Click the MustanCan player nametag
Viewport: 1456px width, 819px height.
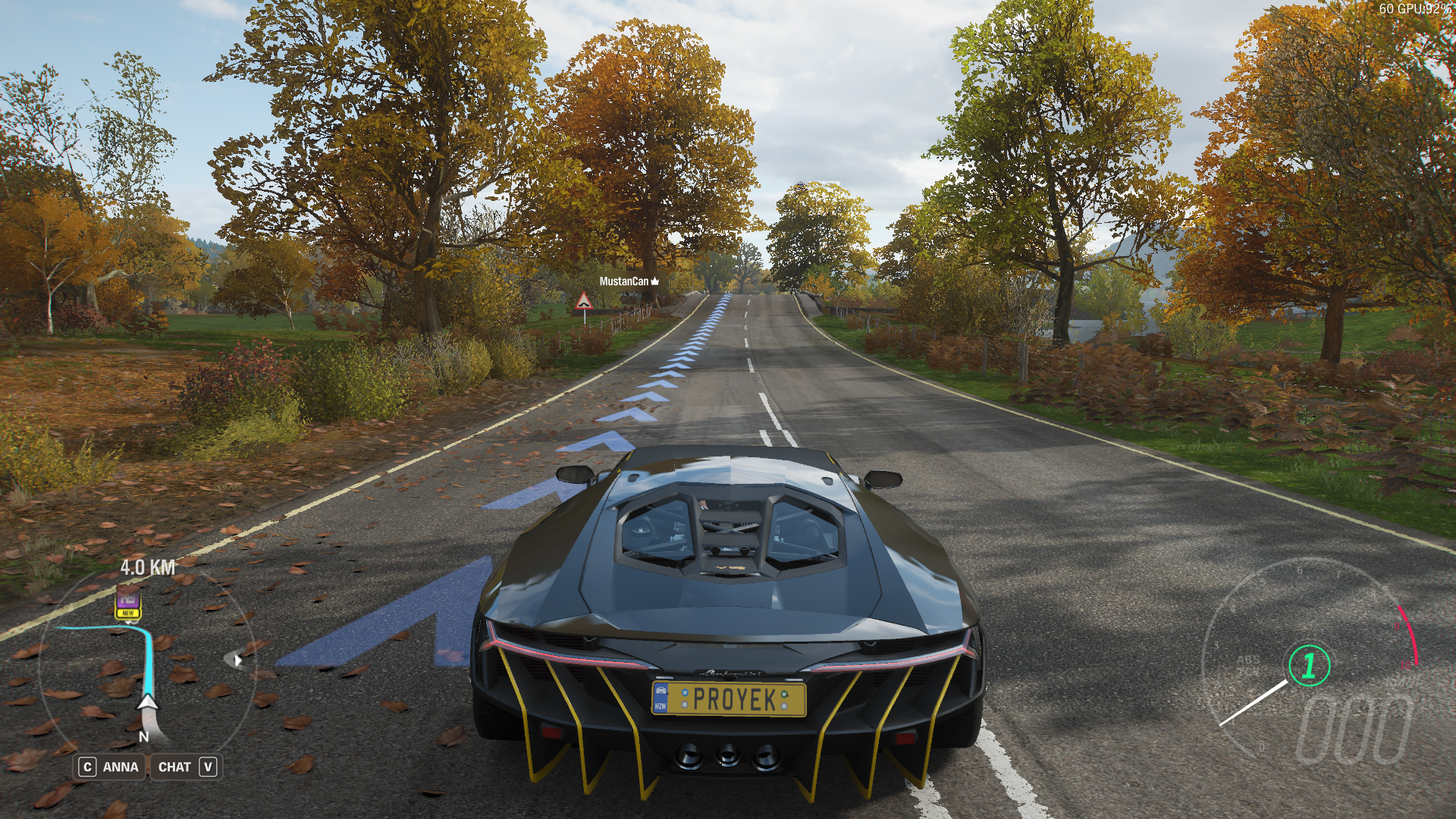(x=623, y=281)
